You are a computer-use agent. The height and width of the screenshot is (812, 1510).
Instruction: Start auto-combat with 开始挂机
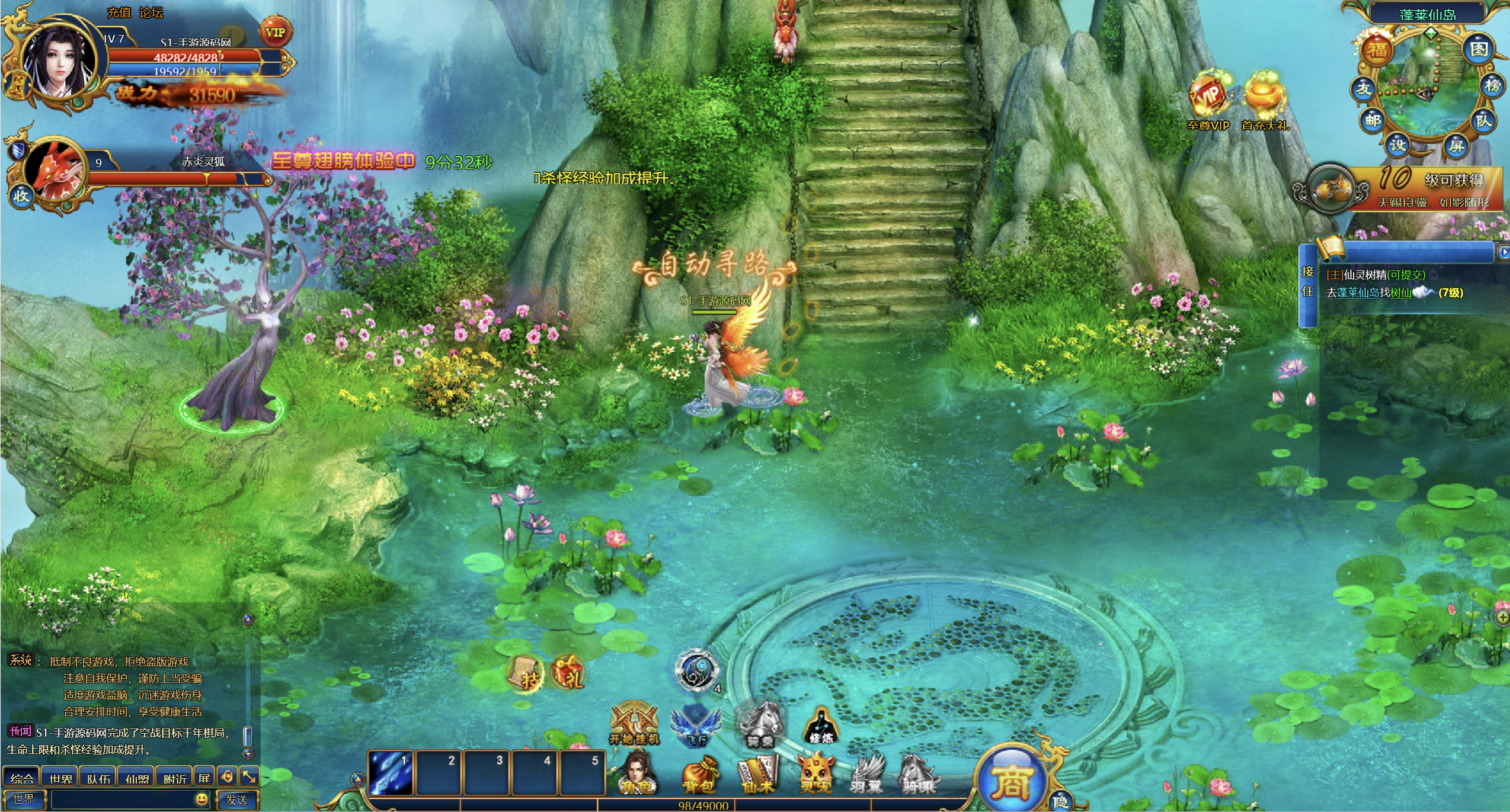[x=634, y=724]
